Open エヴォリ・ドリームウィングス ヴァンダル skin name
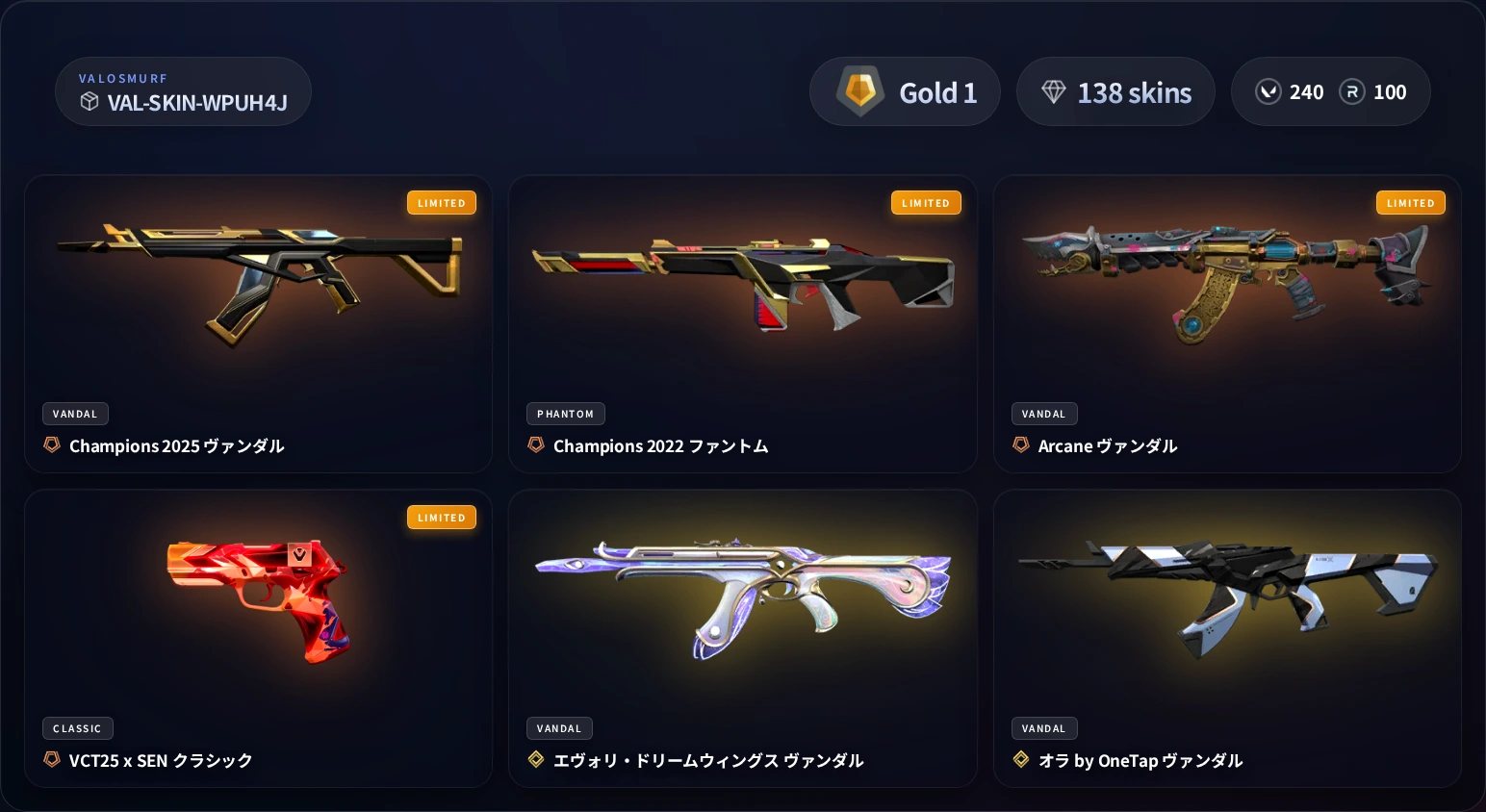1486x812 pixels. click(x=709, y=760)
